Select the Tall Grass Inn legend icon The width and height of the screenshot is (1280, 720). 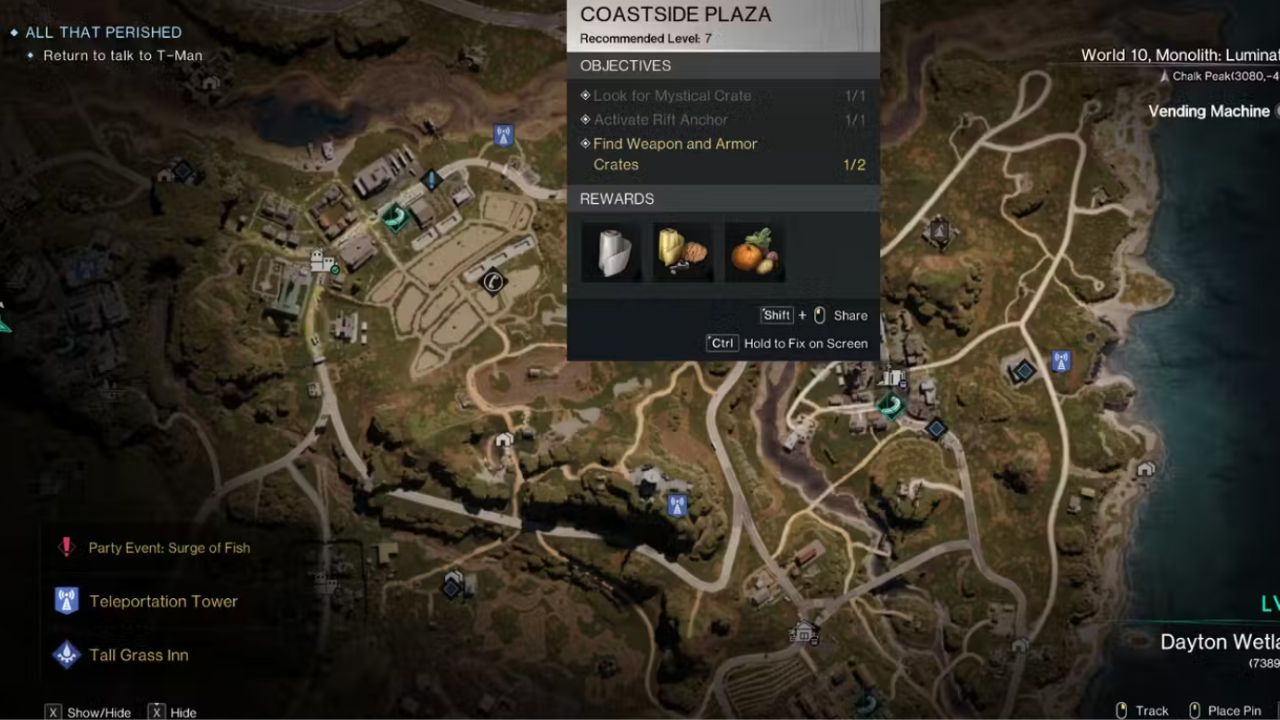[x=66, y=655]
